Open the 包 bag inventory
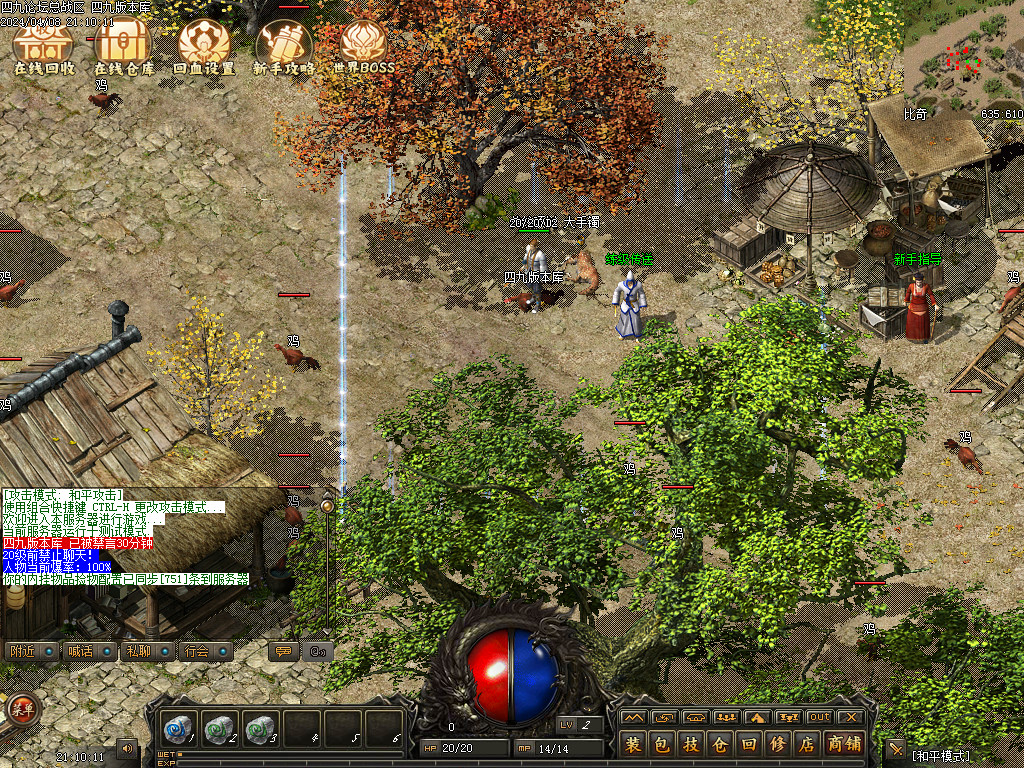 (662, 744)
